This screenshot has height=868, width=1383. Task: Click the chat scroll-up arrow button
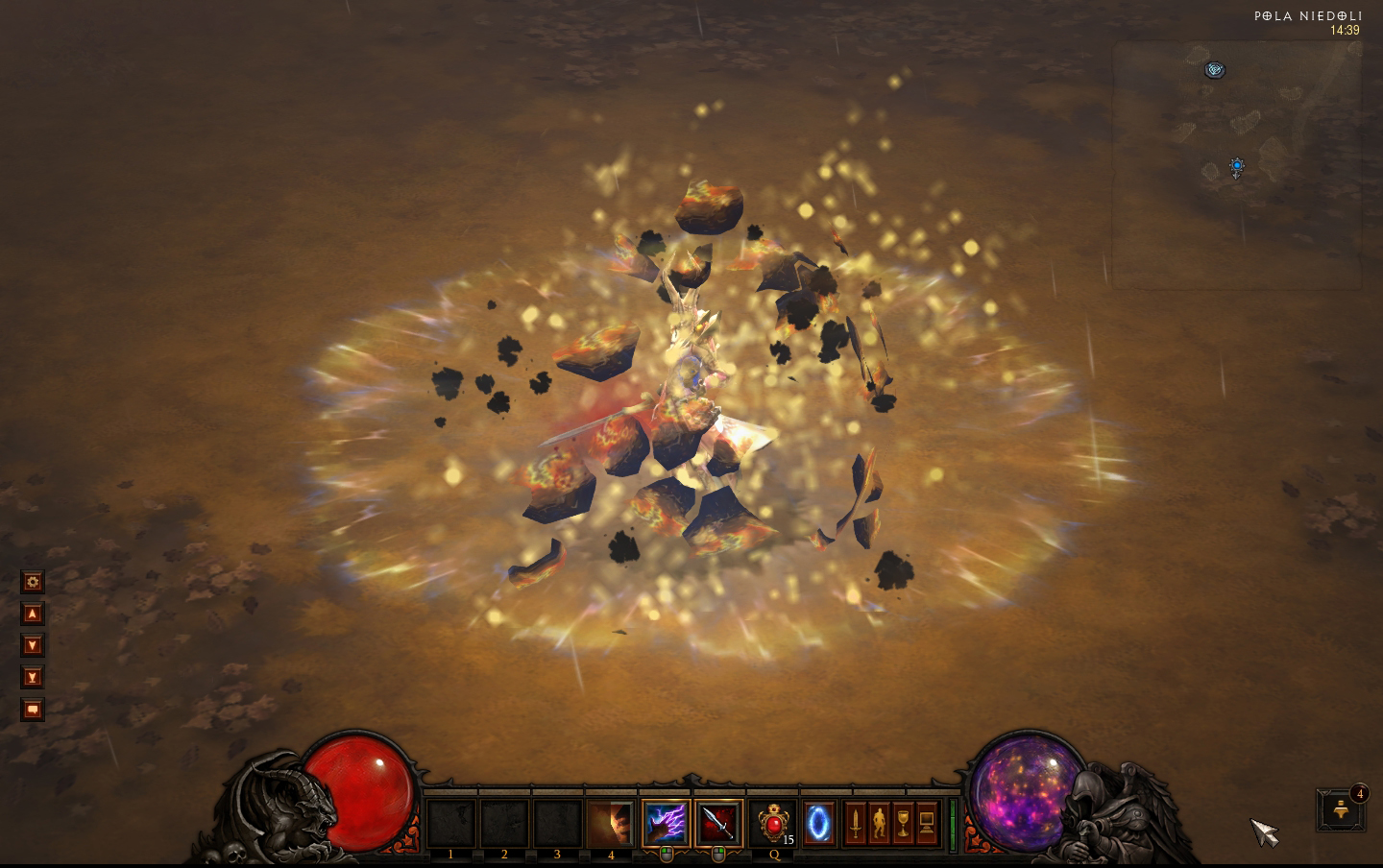(x=33, y=614)
